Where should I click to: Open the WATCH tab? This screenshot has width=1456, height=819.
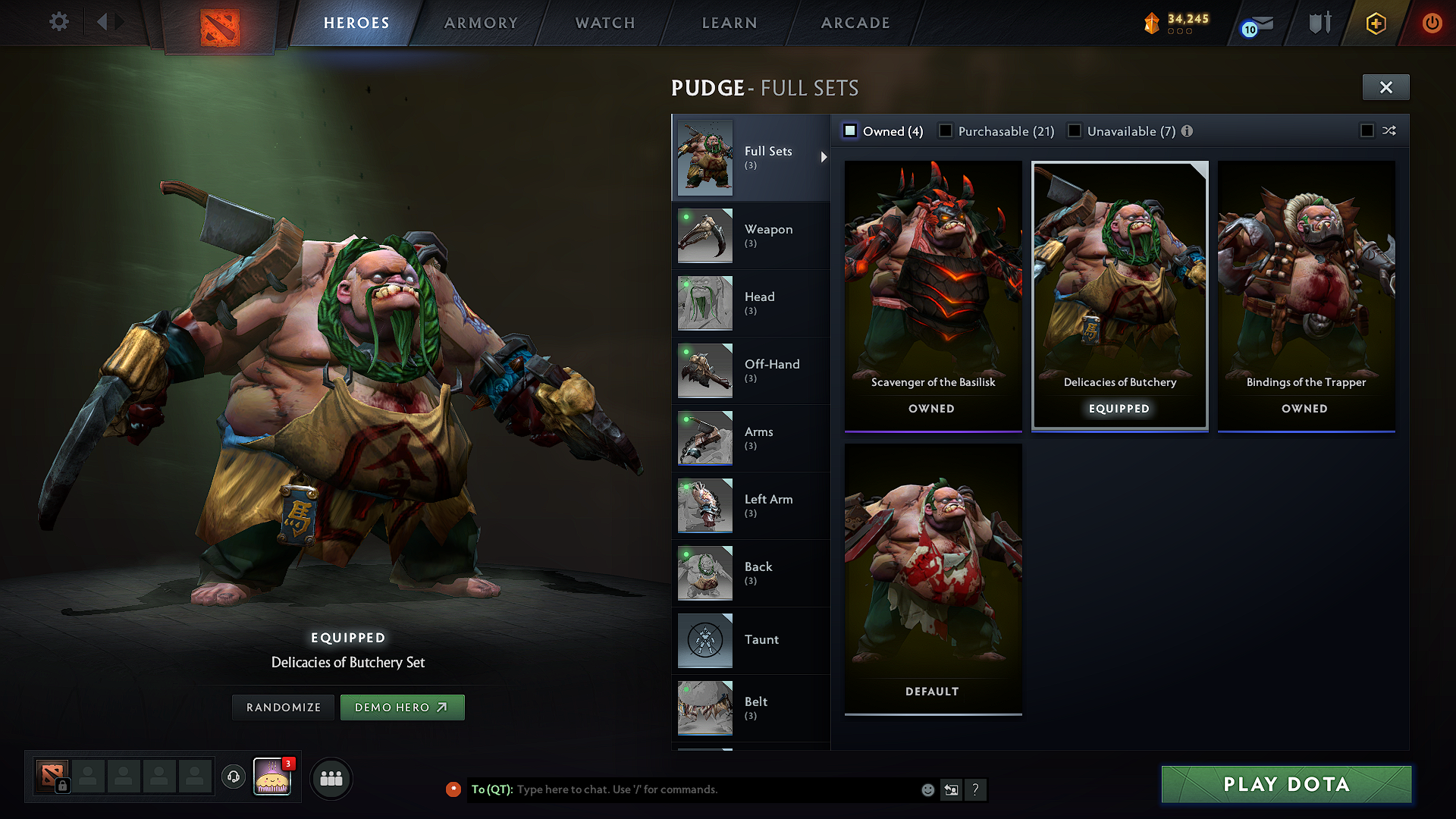[604, 23]
